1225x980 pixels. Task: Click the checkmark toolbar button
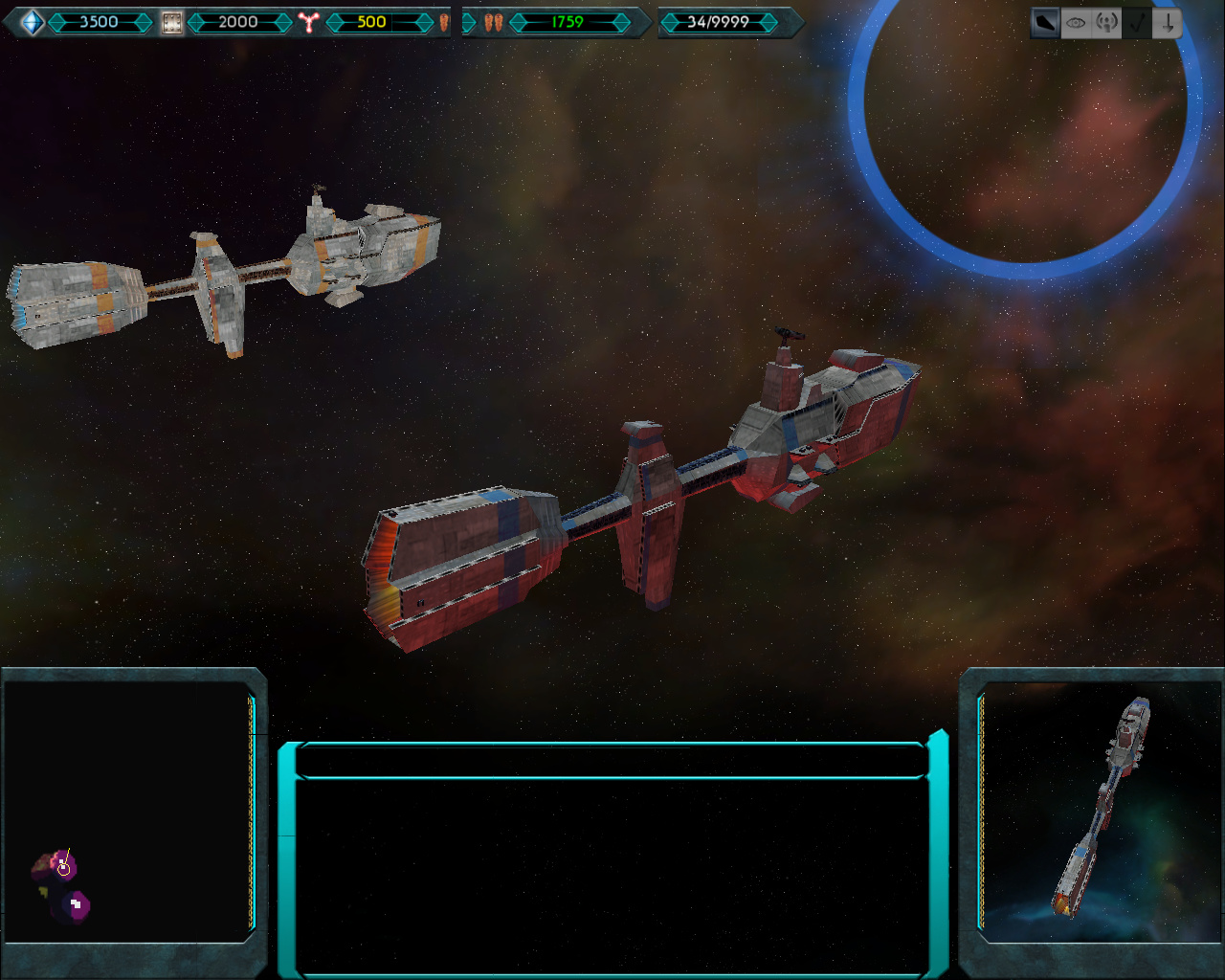1137,23
